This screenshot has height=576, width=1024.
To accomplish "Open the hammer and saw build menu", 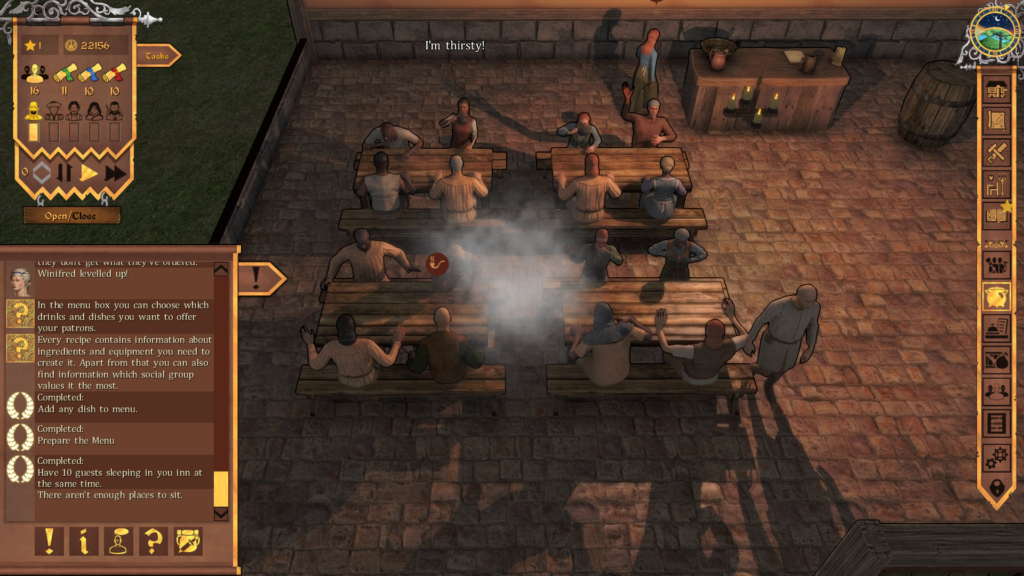I will point(996,152).
